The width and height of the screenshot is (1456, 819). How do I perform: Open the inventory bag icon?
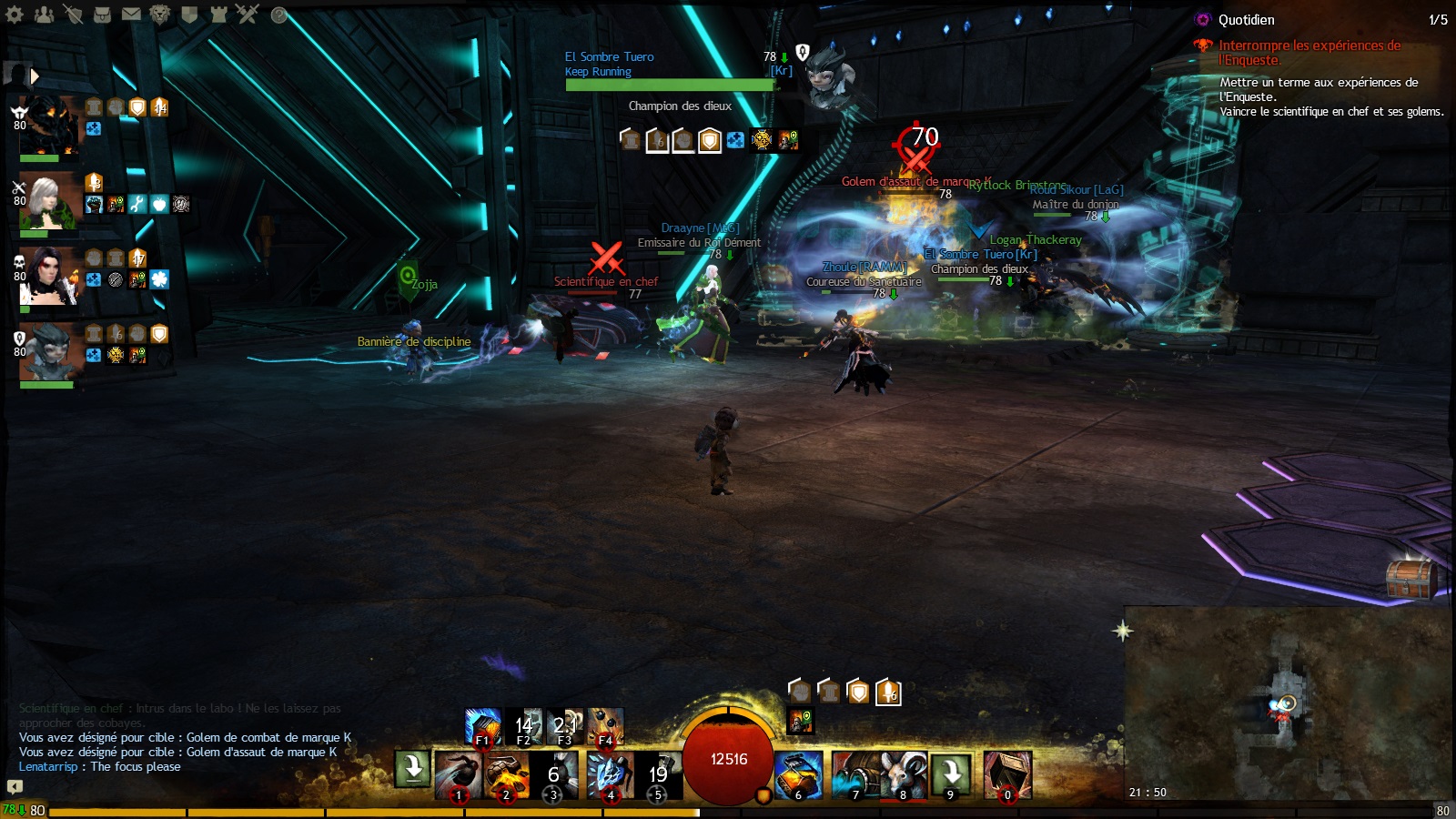click(102, 14)
